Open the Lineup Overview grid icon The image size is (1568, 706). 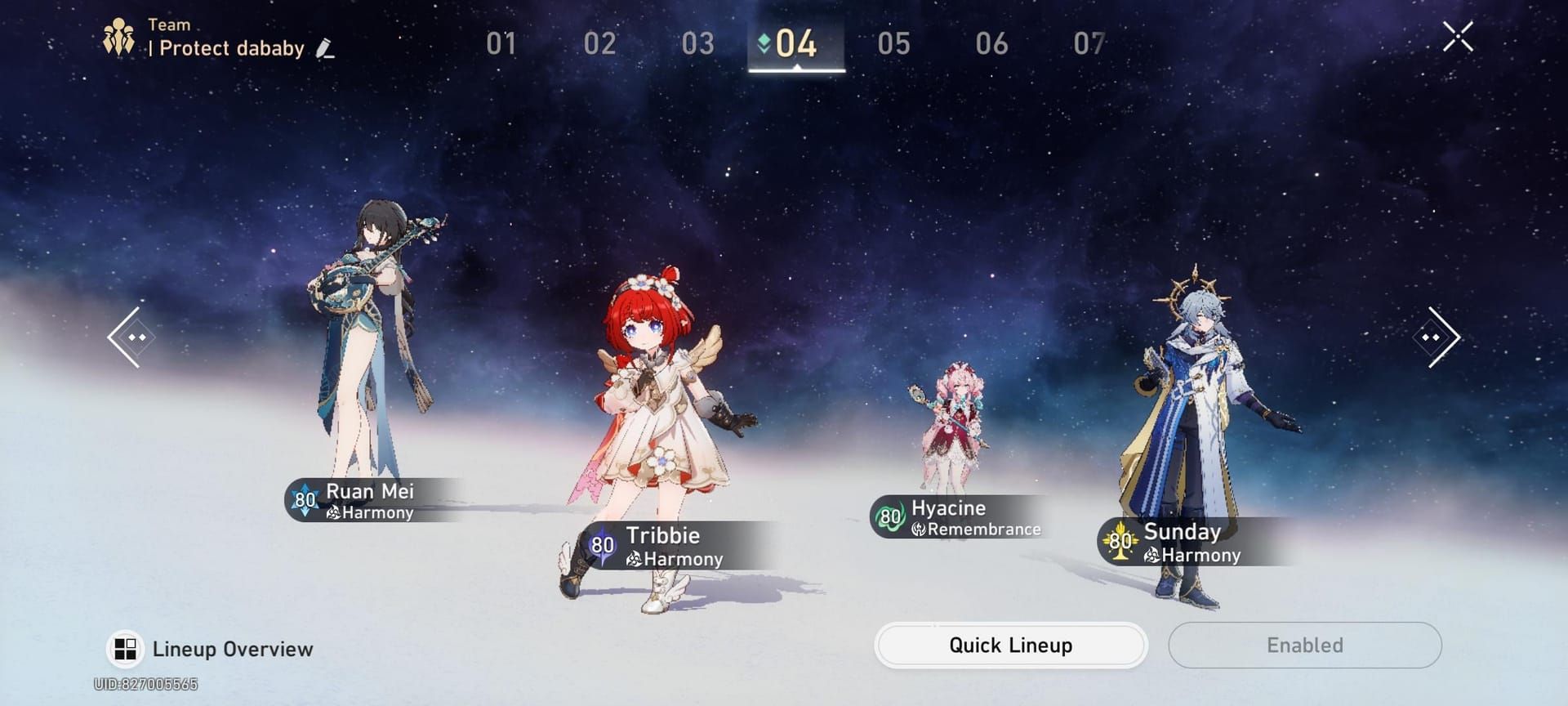[124, 649]
